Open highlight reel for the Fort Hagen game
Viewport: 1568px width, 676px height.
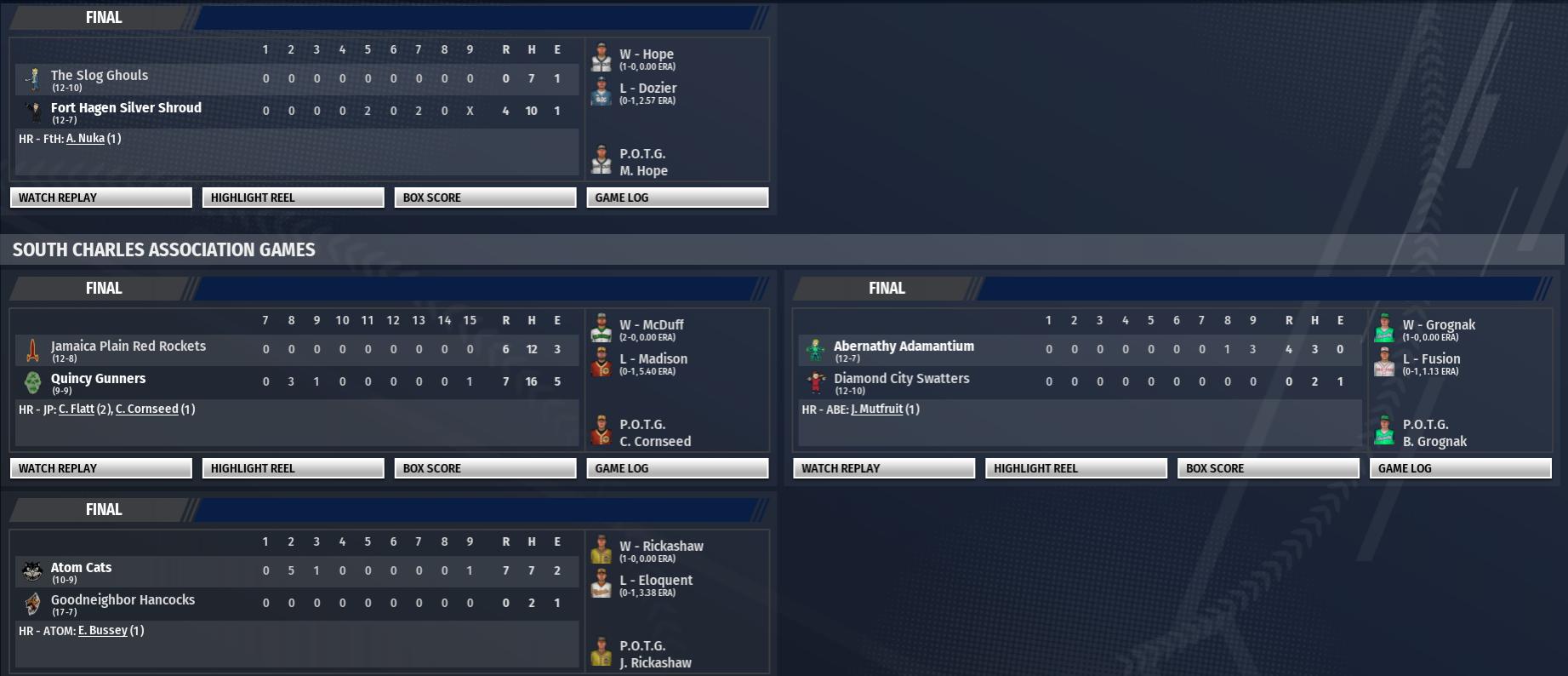[293, 198]
